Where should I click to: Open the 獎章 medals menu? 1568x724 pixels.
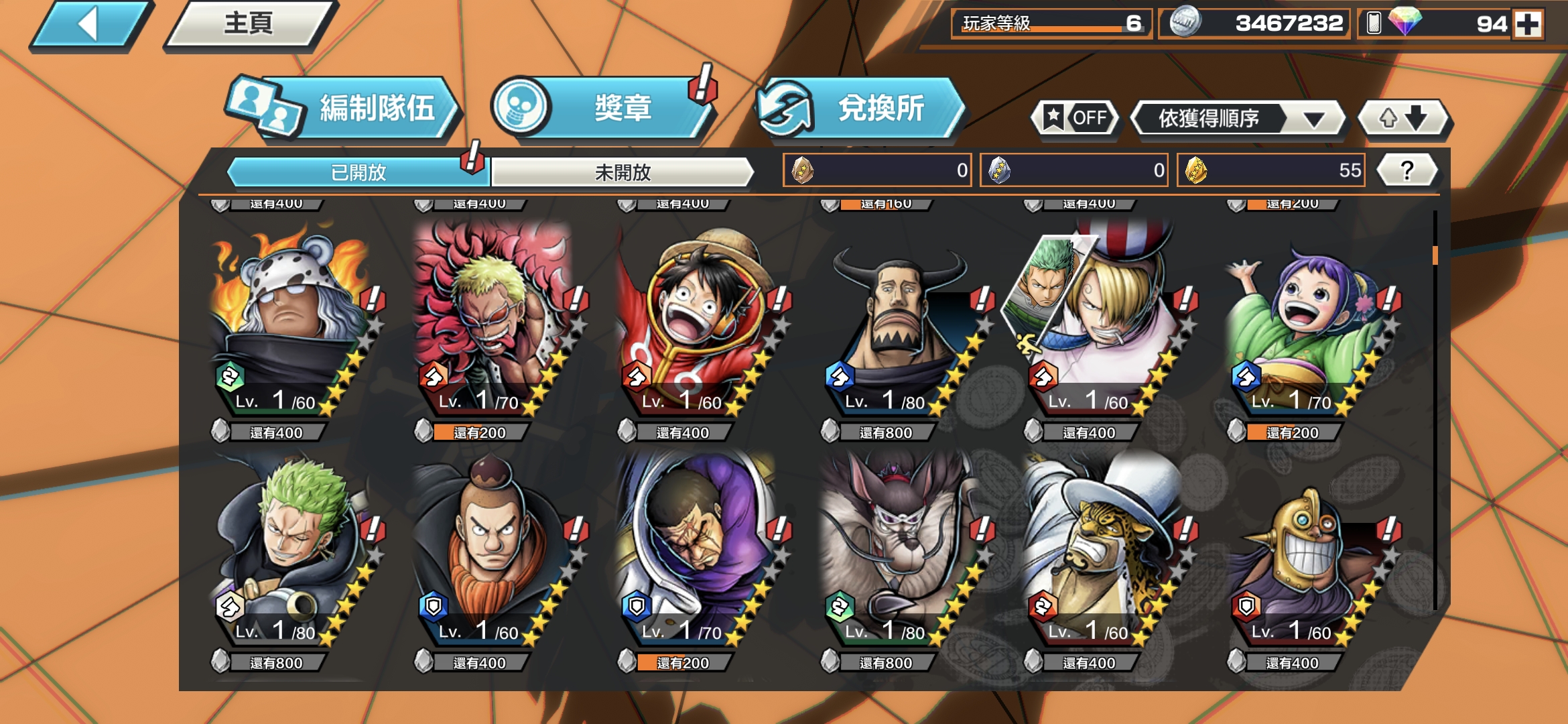(x=603, y=109)
